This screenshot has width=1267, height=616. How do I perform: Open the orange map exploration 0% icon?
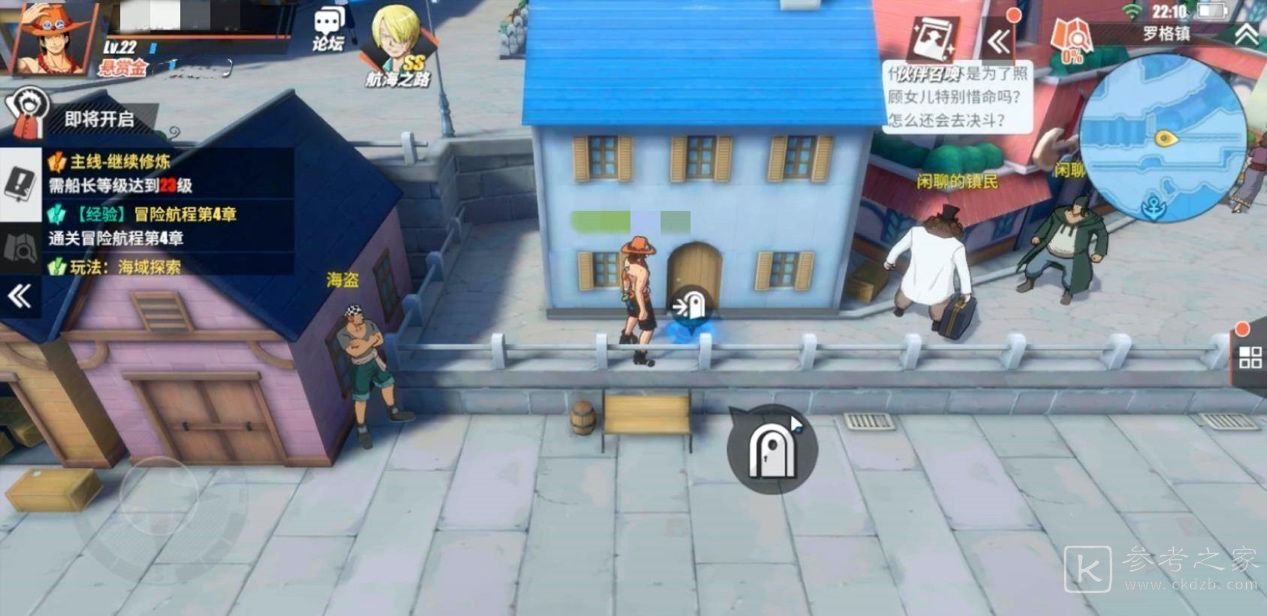click(1072, 42)
